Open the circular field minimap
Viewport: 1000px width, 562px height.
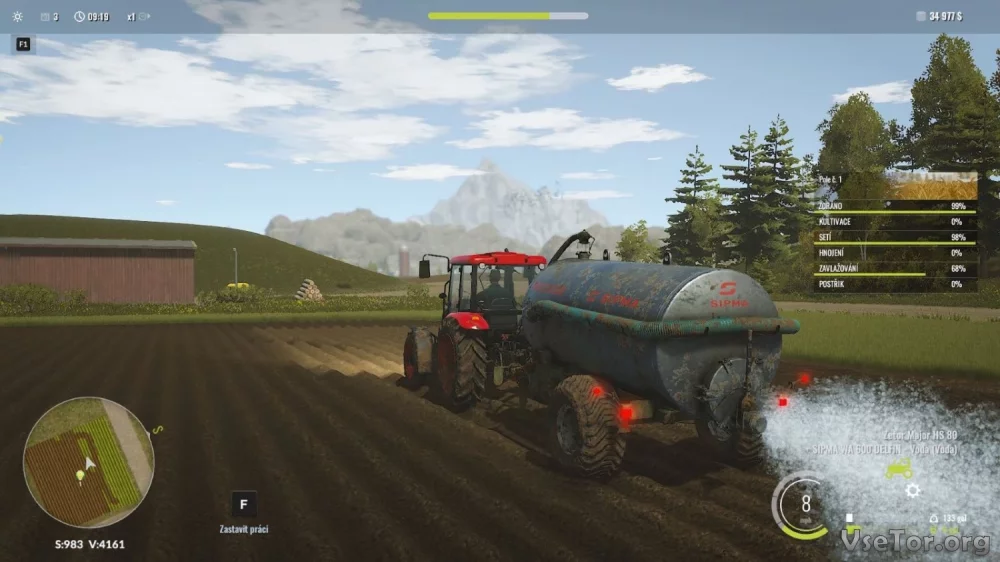point(88,462)
